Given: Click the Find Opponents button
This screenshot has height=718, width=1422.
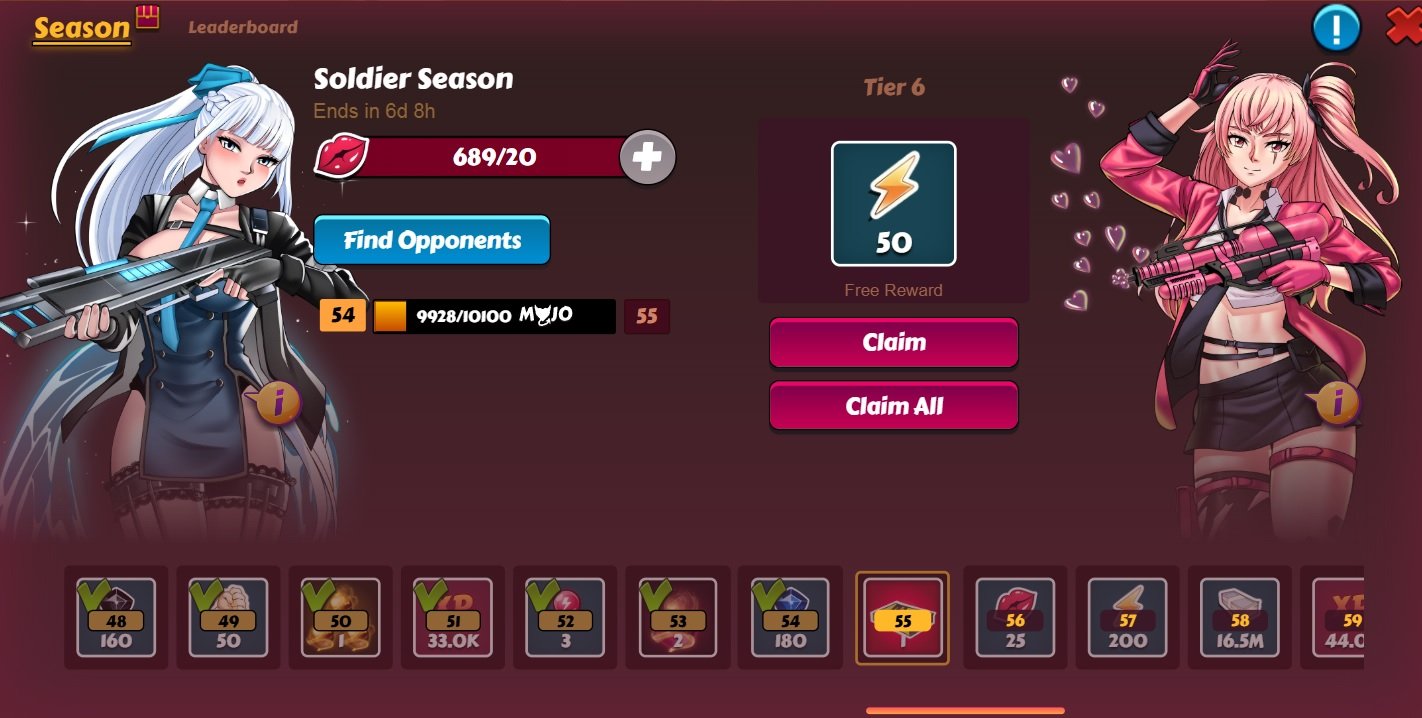Looking at the screenshot, I should (x=432, y=241).
